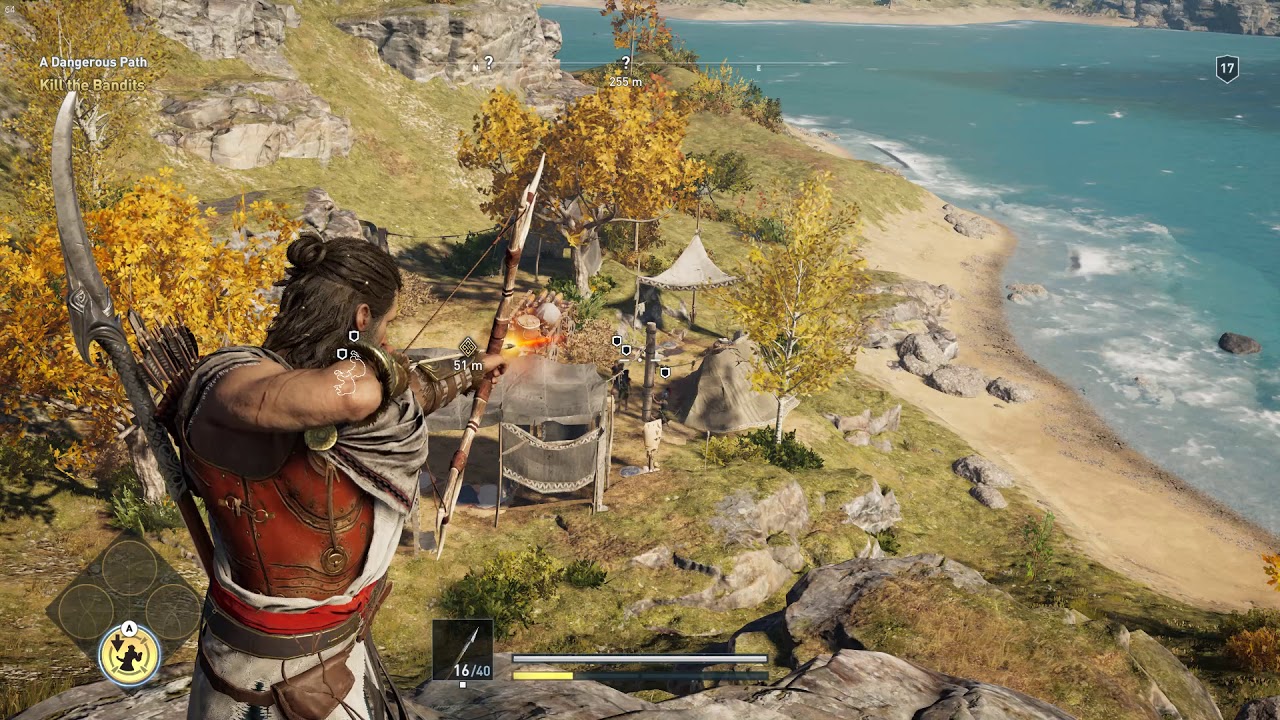The image size is (1280, 720).
Task: Click the level 17 shield badge
Action: 1227,69
